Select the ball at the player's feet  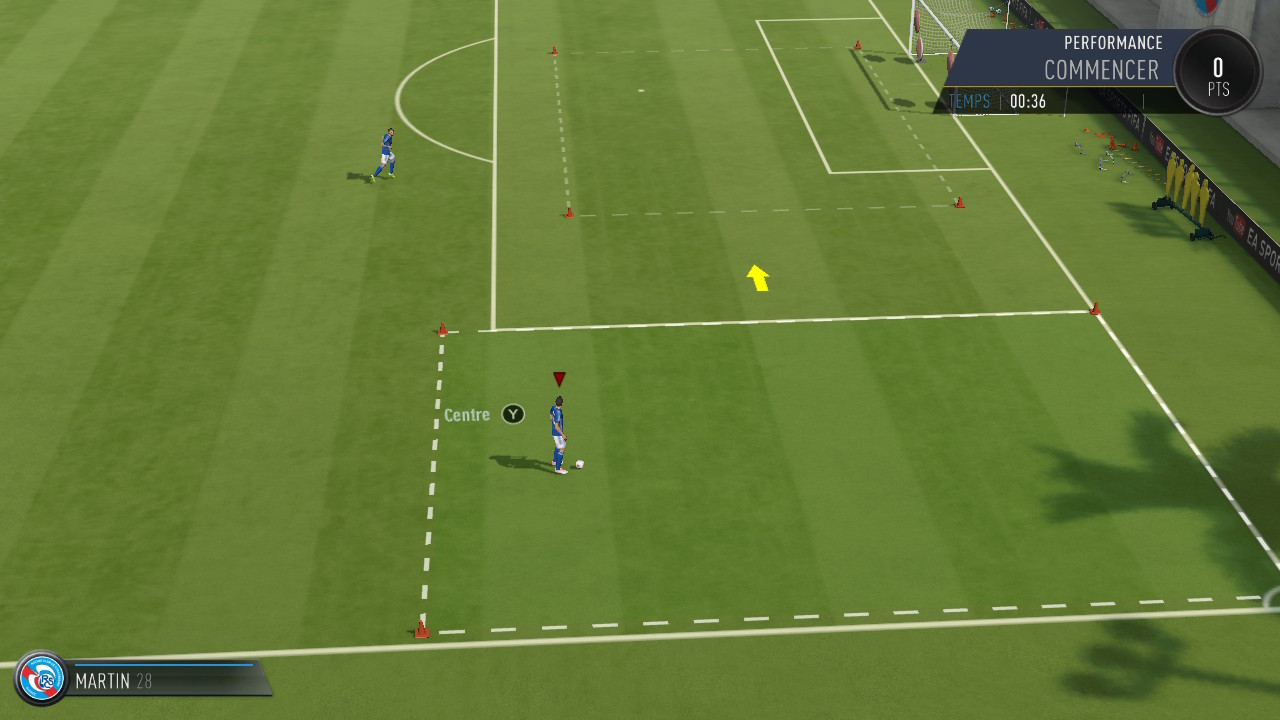pyautogui.click(x=577, y=462)
